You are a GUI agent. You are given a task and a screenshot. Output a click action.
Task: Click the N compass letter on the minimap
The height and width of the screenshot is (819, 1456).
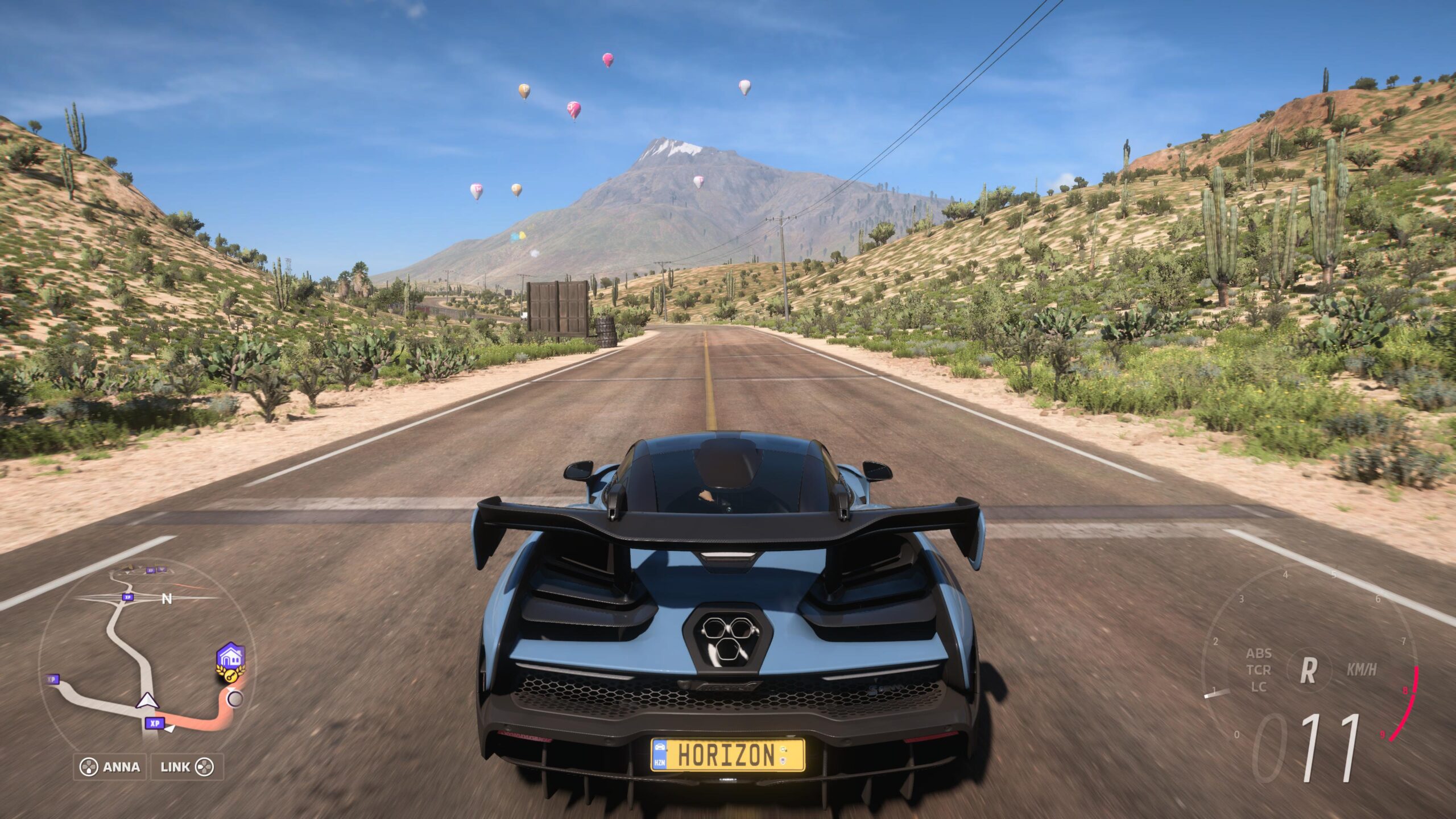pos(167,599)
